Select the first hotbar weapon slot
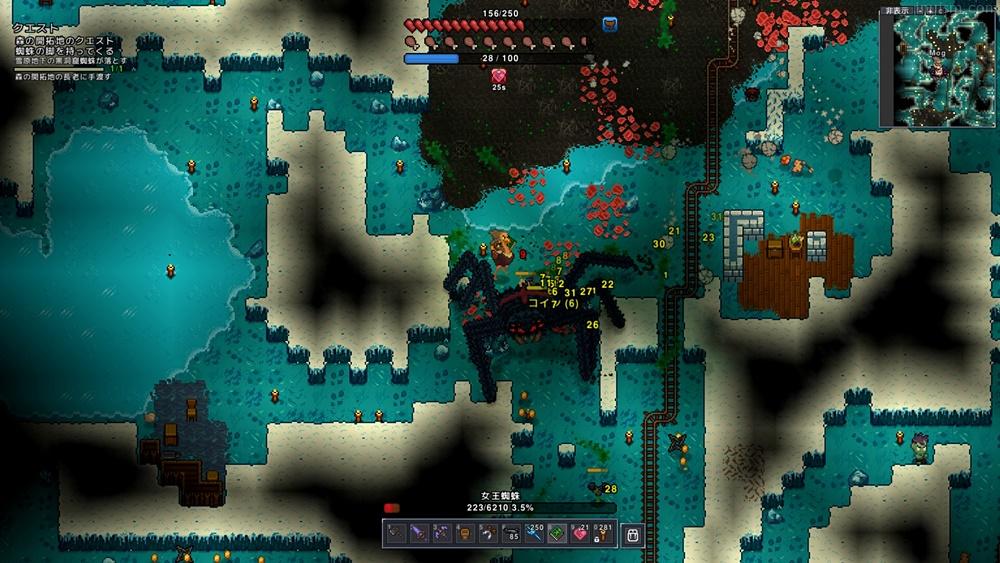Viewport: 1000px width, 563px height. coord(395,535)
